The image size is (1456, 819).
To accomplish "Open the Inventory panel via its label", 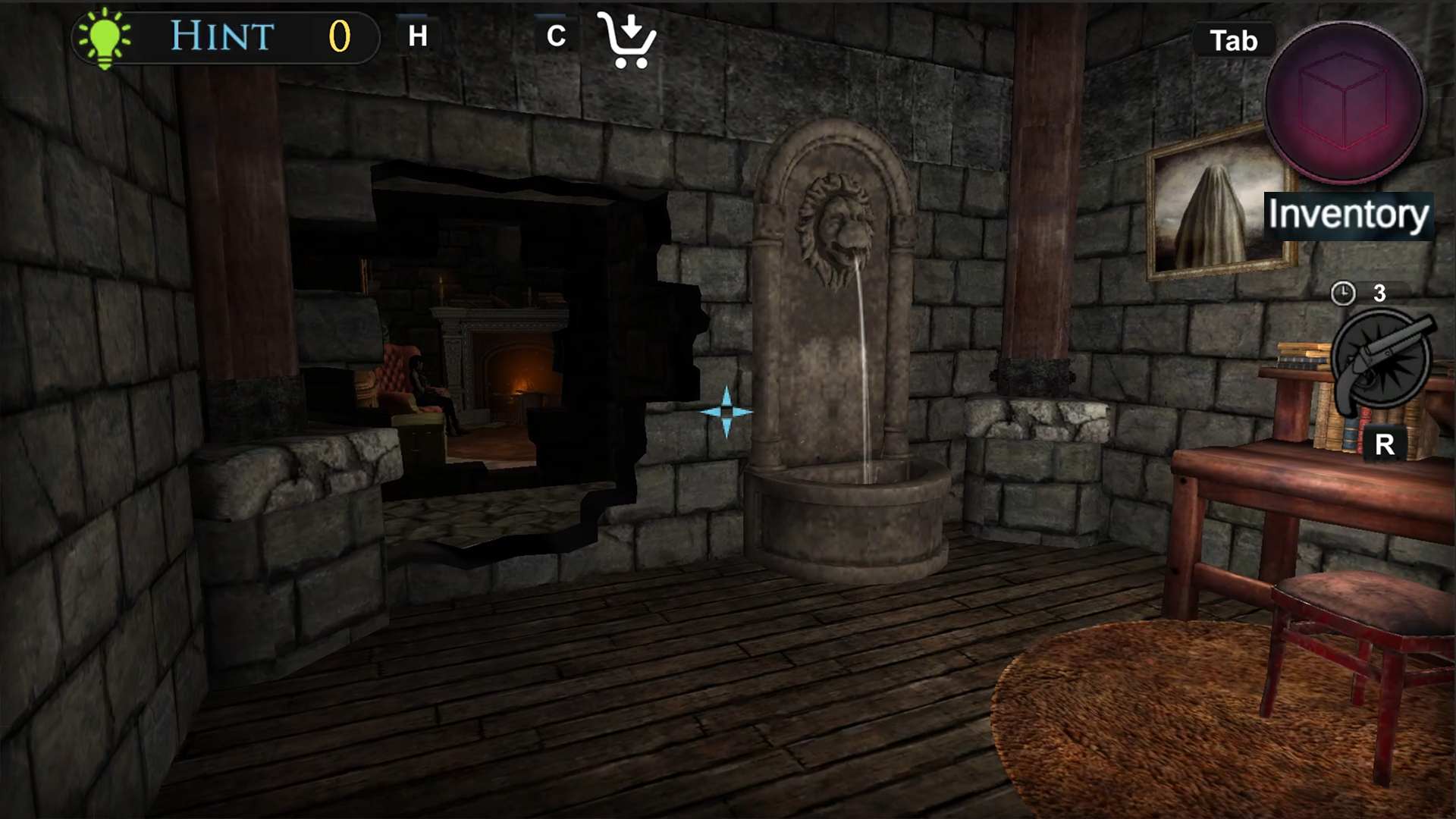I will pos(1349,214).
